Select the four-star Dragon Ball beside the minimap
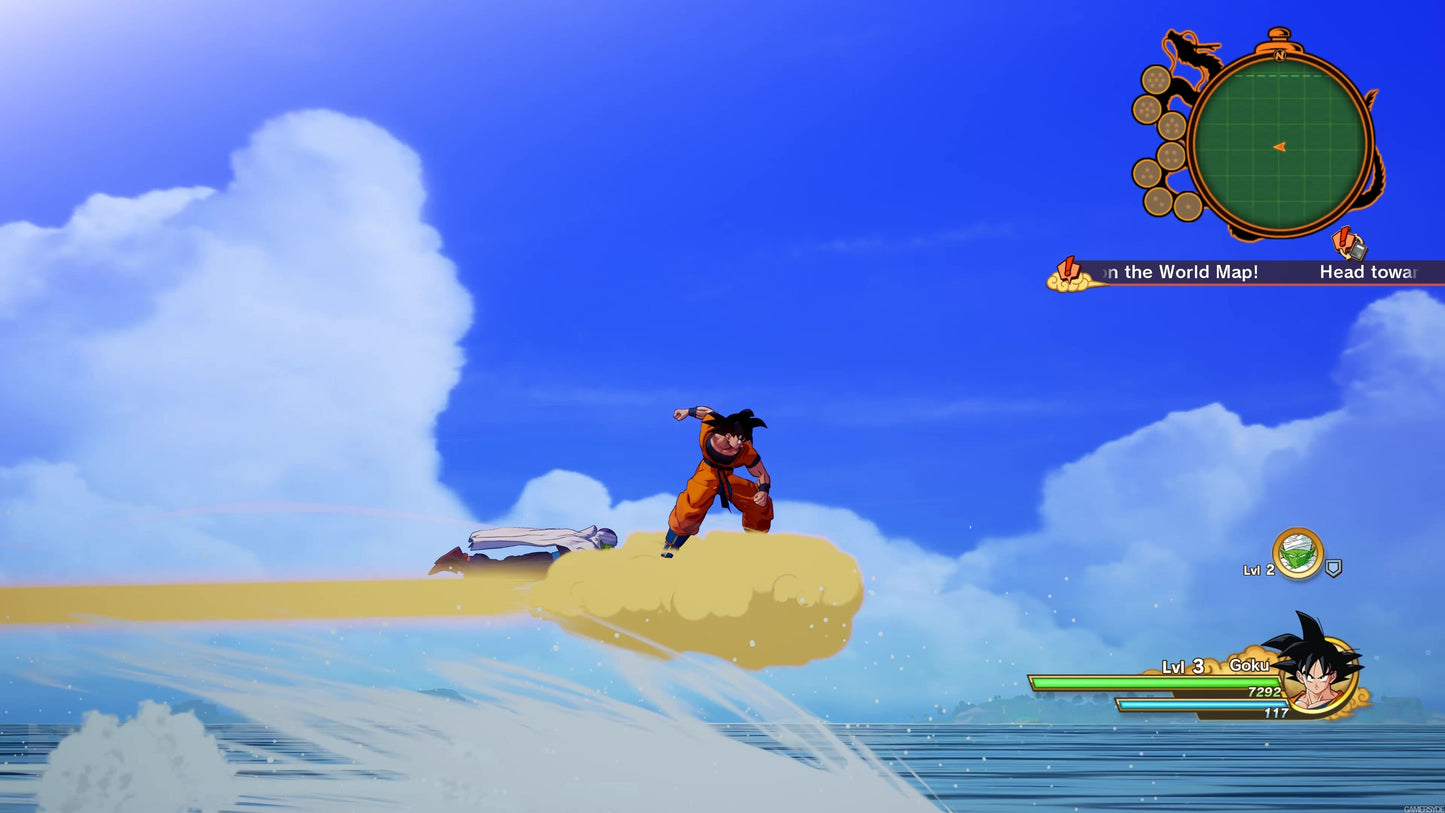 click(1172, 154)
